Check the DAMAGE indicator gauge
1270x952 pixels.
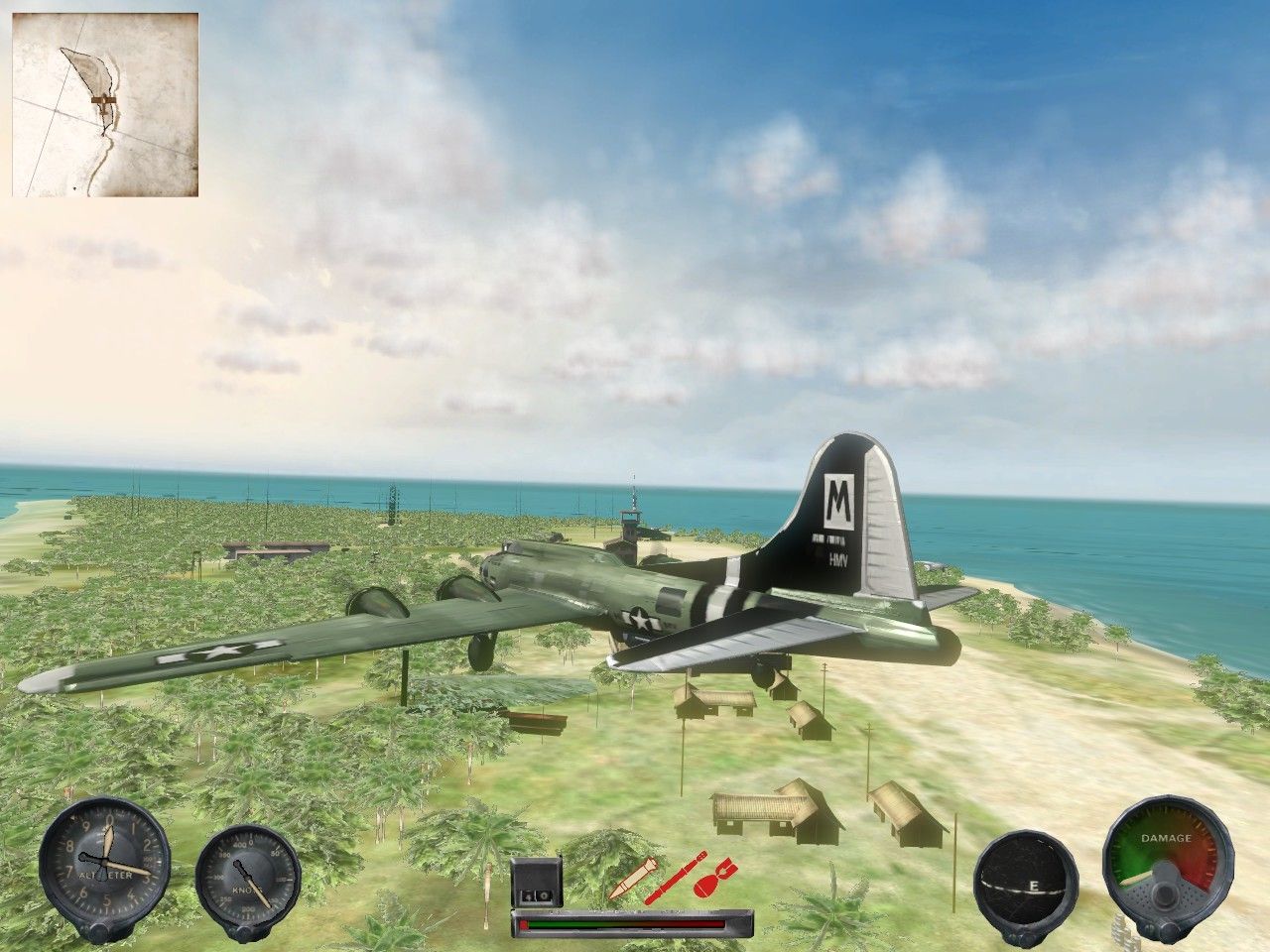pyautogui.click(x=1169, y=878)
